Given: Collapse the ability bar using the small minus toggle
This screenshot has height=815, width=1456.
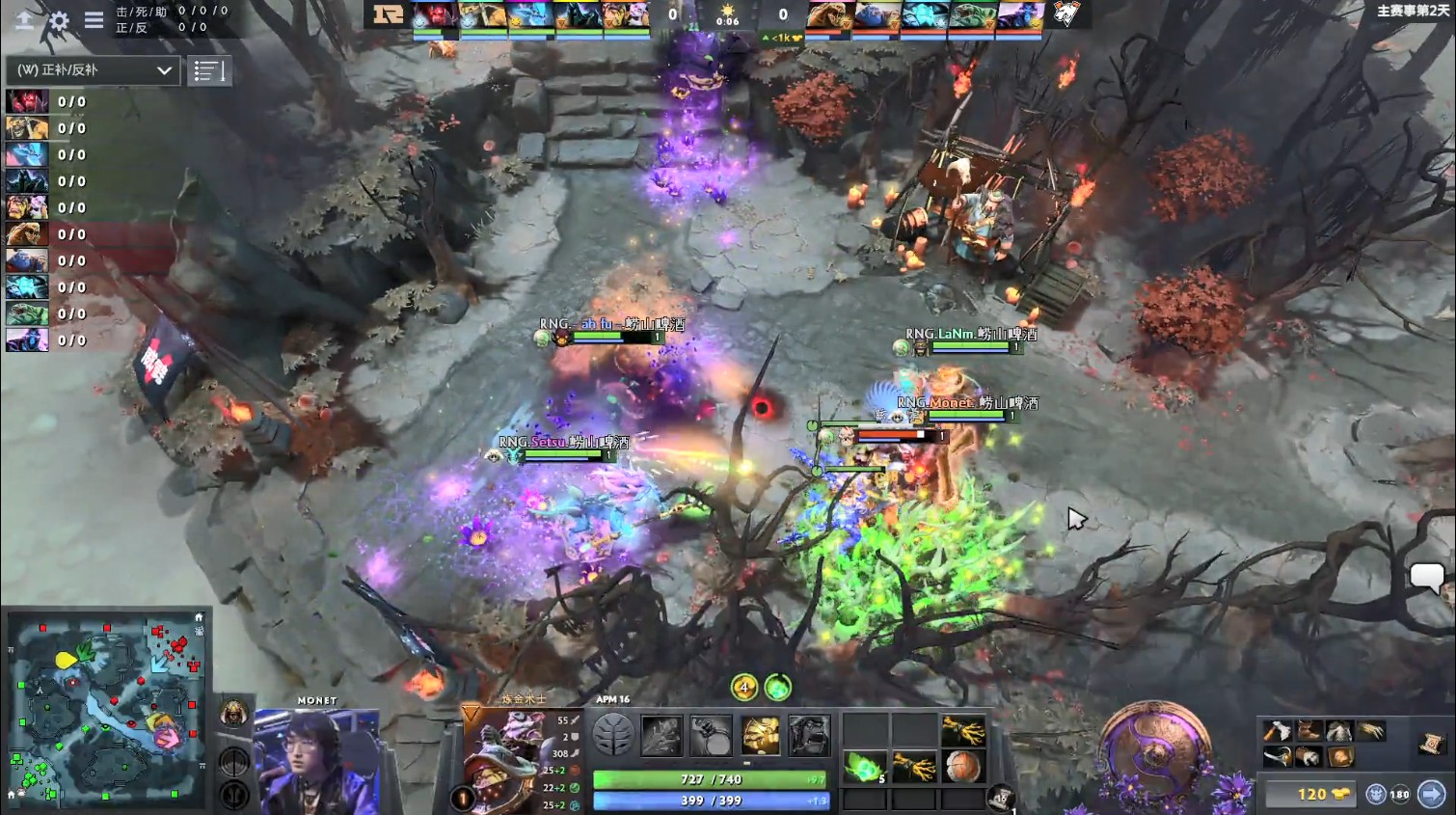Looking at the screenshot, I should [x=749, y=762].
